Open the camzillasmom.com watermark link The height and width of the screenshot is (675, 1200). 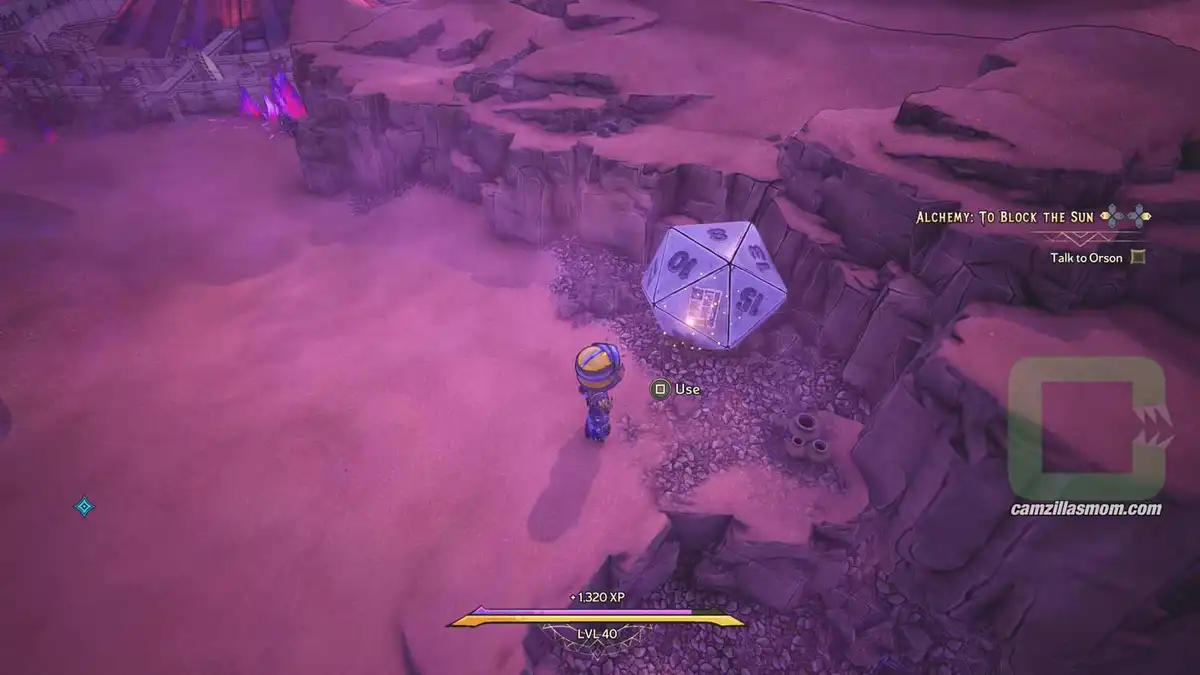[1086, 509]
